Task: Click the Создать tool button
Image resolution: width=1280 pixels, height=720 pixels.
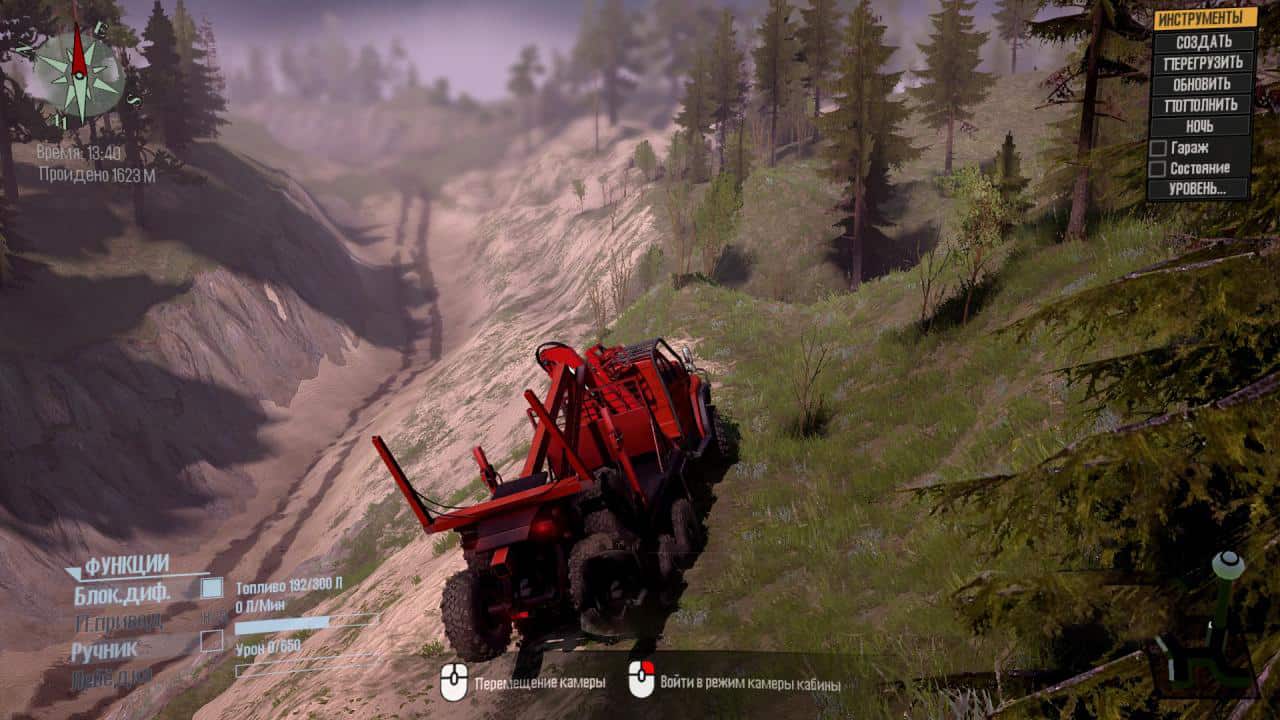Action: click(x=1203, y=41)
